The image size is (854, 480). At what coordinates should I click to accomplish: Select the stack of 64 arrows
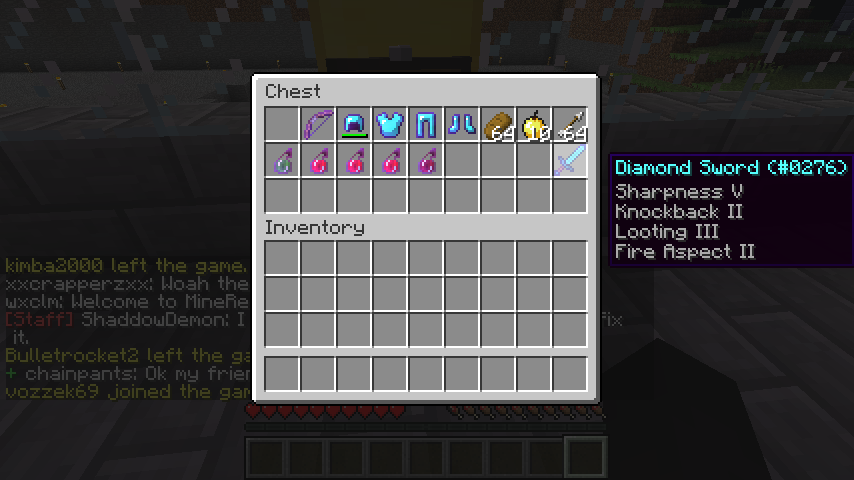point(570,125)
